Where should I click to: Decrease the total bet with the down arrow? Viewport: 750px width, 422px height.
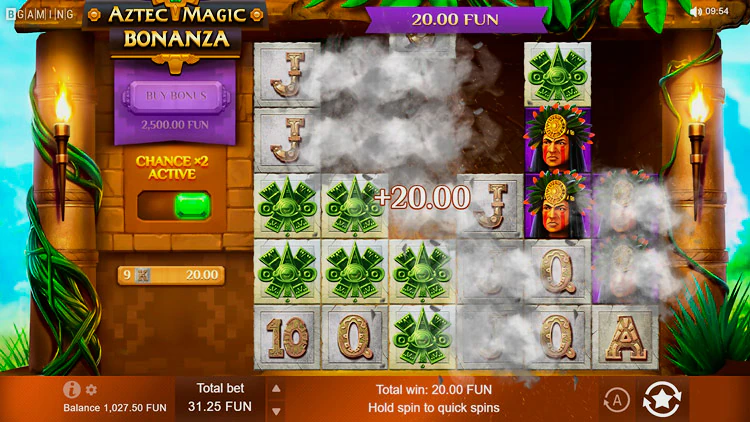pos(277,410)
